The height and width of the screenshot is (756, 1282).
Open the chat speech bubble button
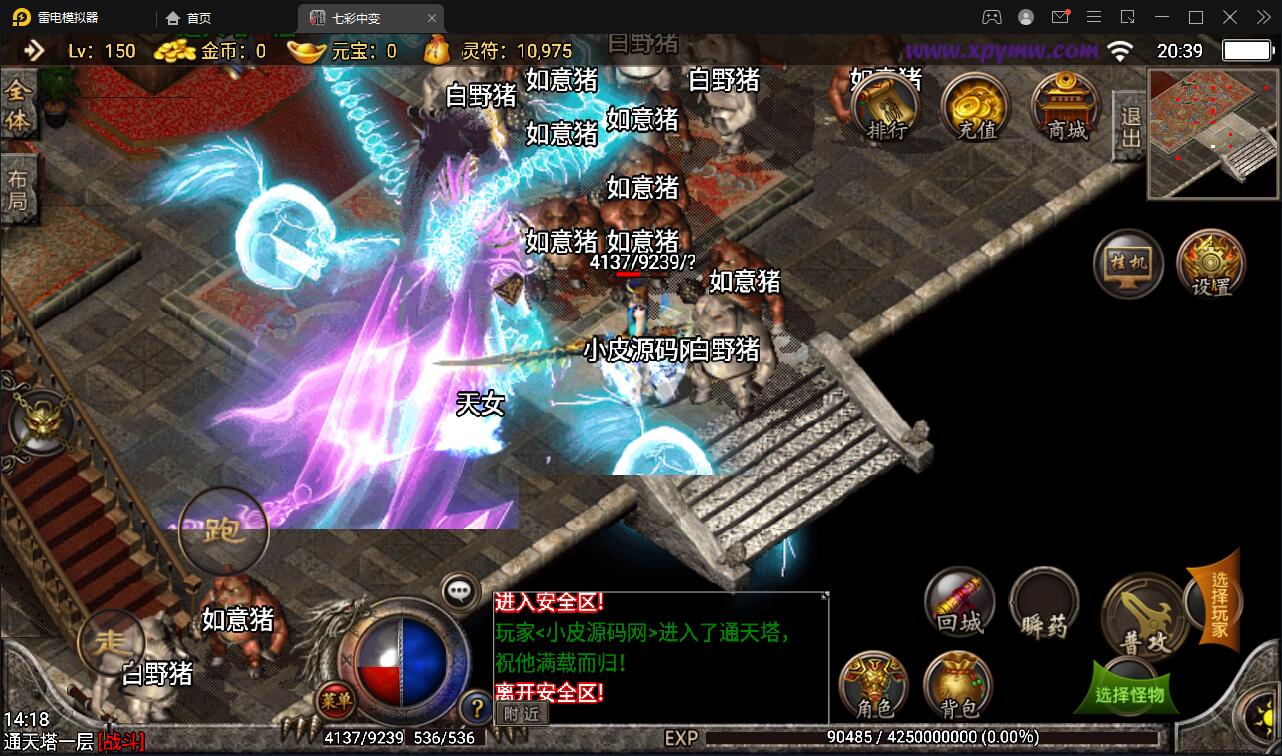459,591
